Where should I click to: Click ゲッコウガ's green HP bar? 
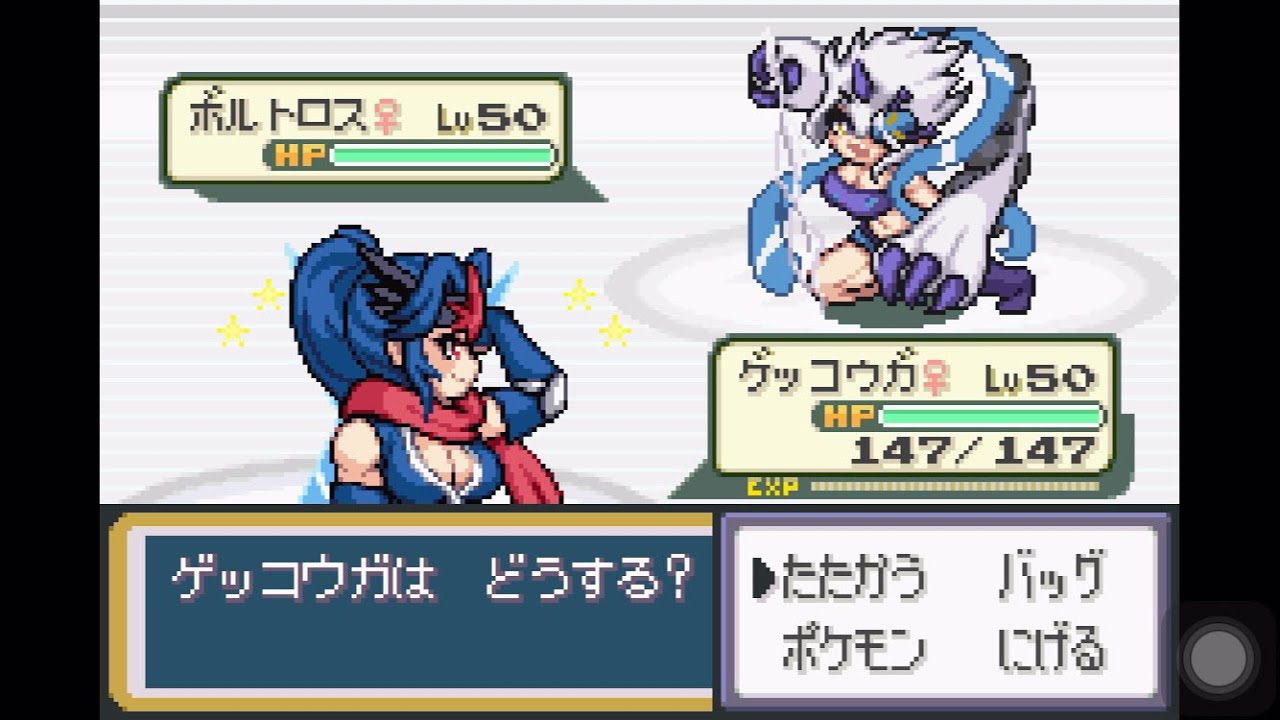[990, 414]
